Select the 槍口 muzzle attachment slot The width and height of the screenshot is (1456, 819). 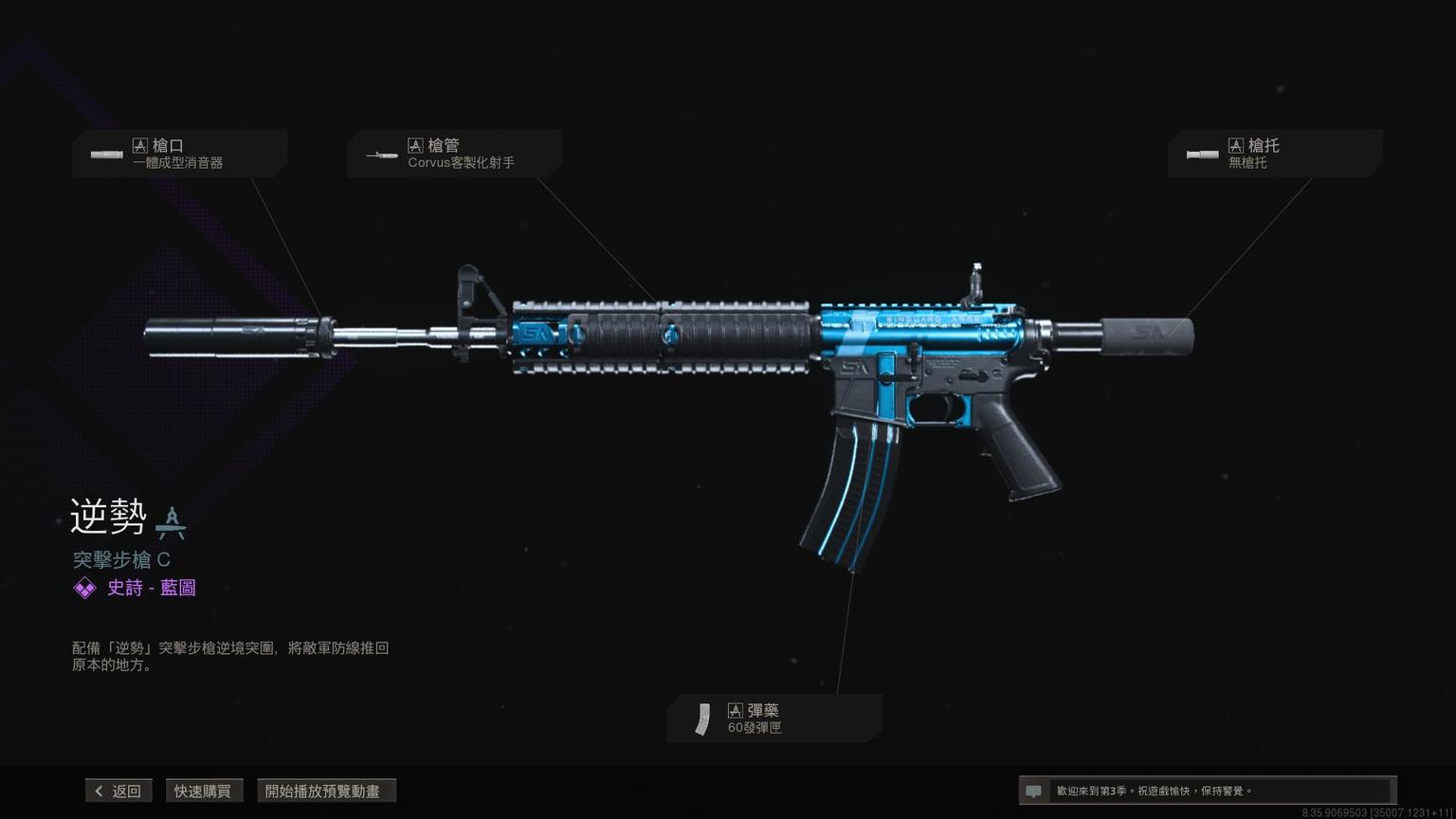pyautogui.click(x=179, y=154)
